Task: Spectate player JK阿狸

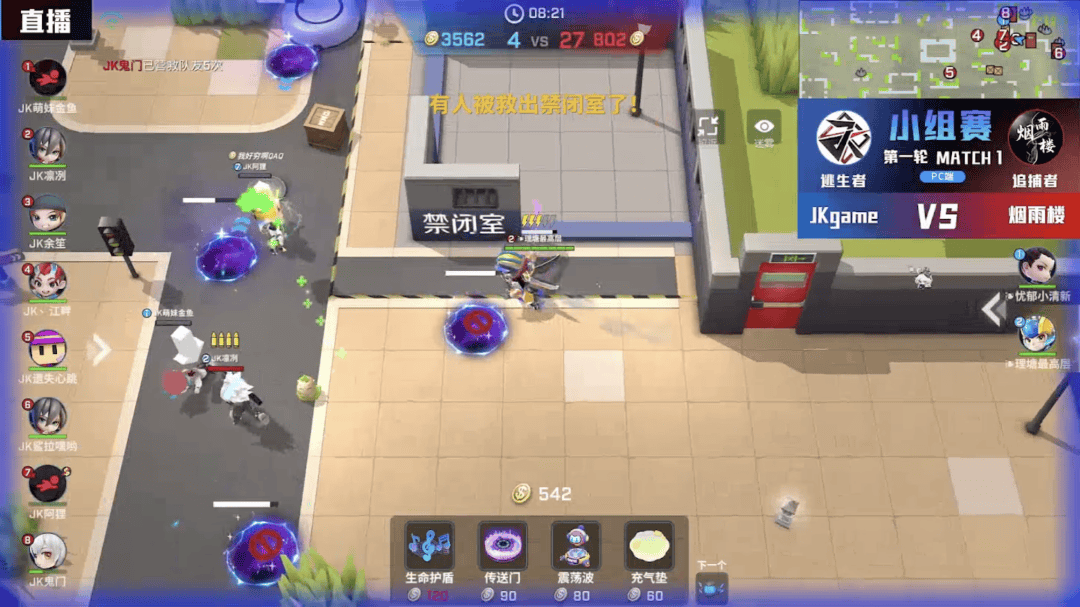Action: coord(47,485)
